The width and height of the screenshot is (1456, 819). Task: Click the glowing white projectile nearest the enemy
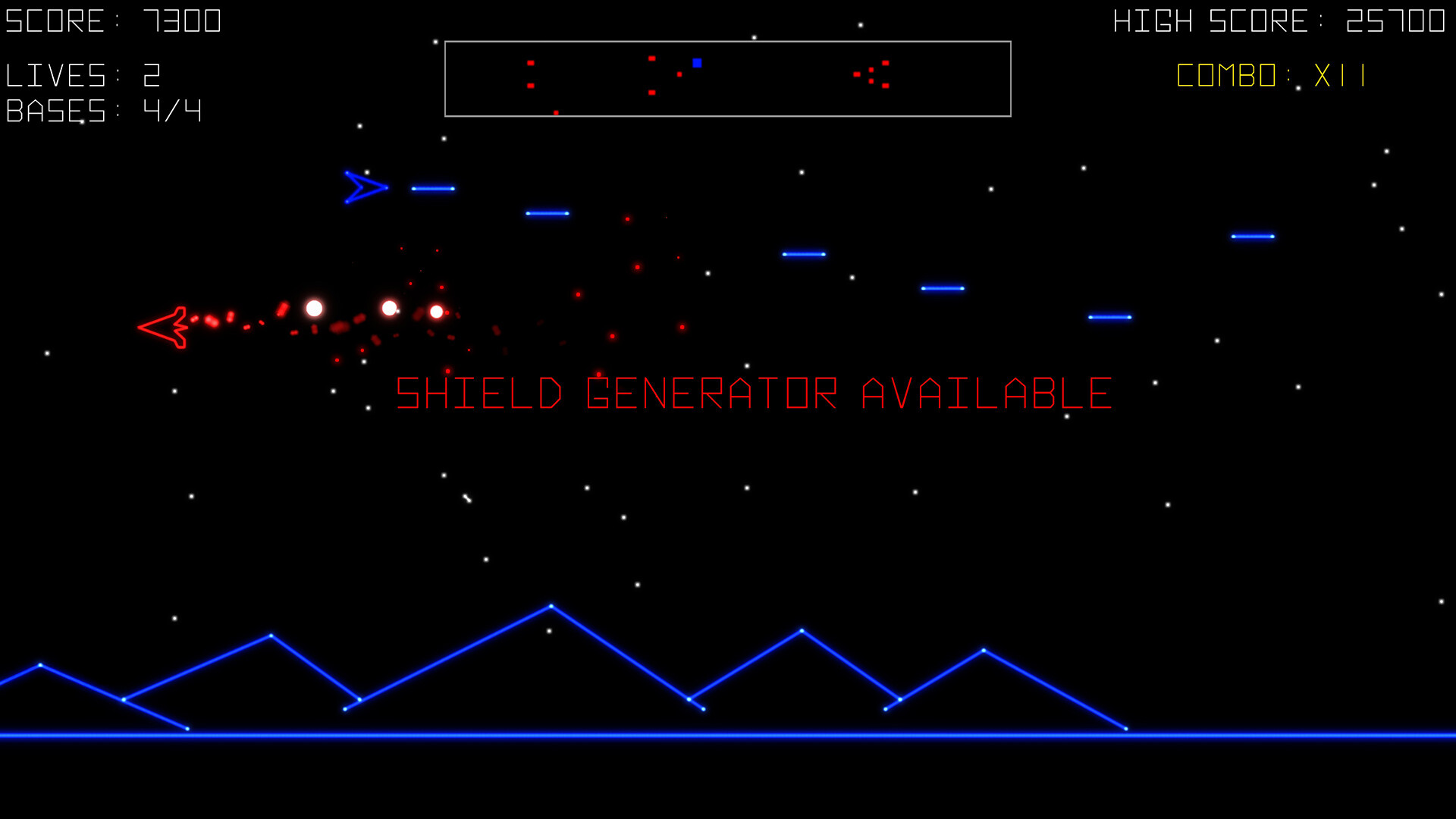(x=313, y=308)
